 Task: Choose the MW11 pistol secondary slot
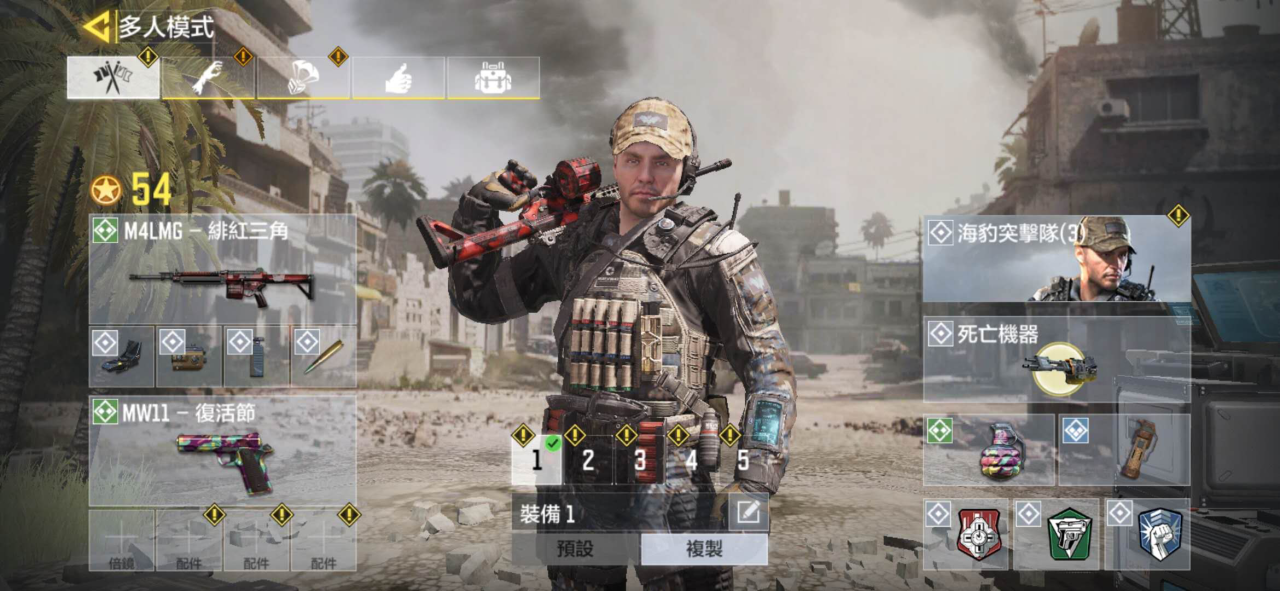(222, 448)
